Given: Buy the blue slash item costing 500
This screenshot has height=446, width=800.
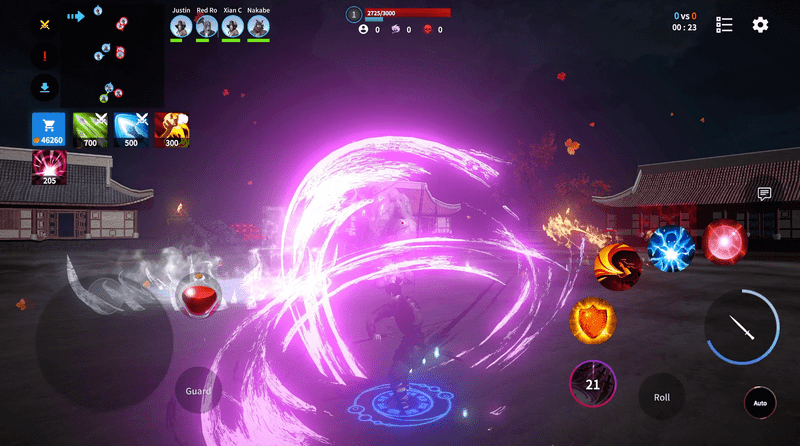Looking at the screenshot, I should coord(132,130).
